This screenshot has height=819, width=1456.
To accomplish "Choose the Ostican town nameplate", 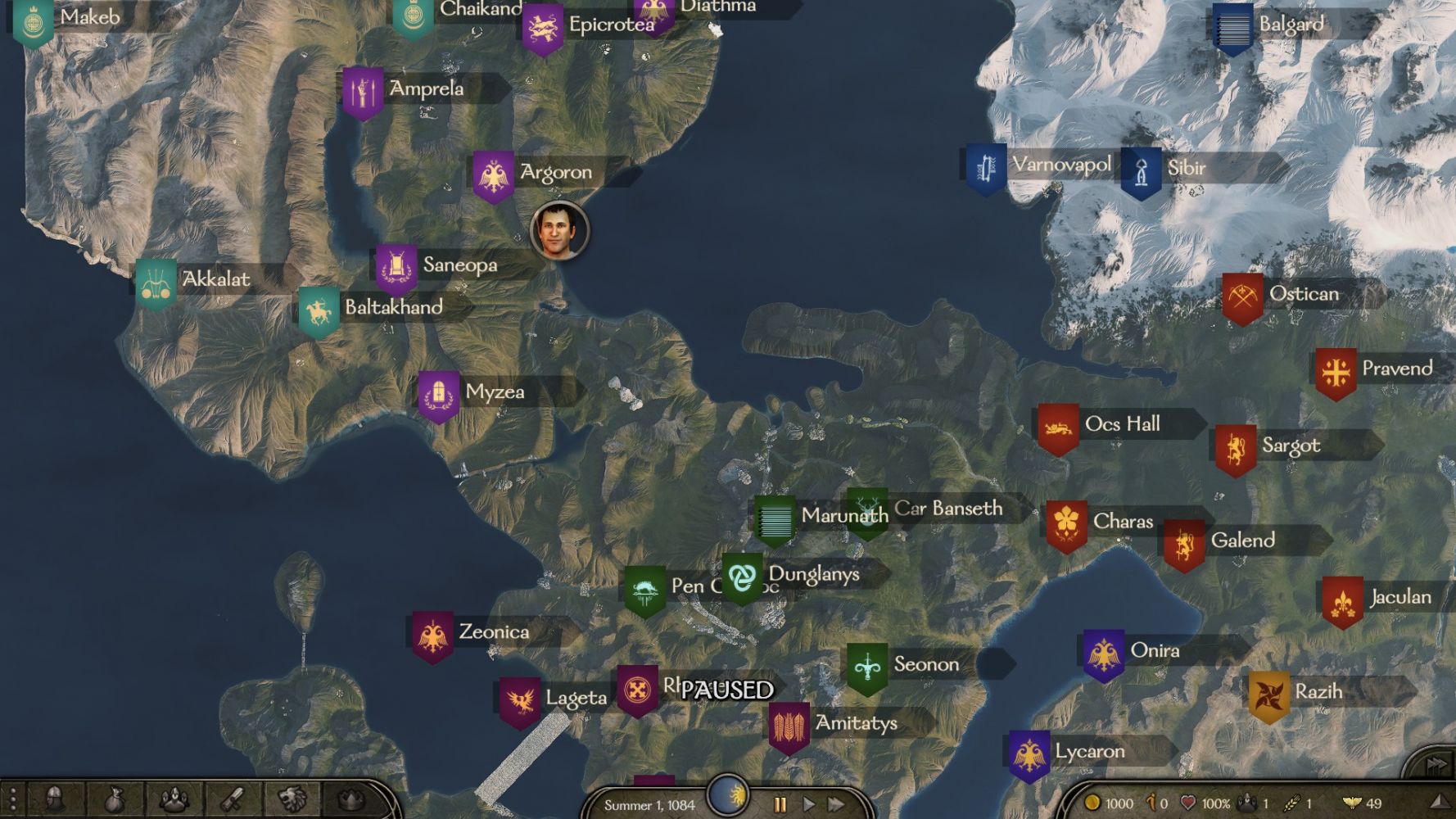I will 1303,294.
